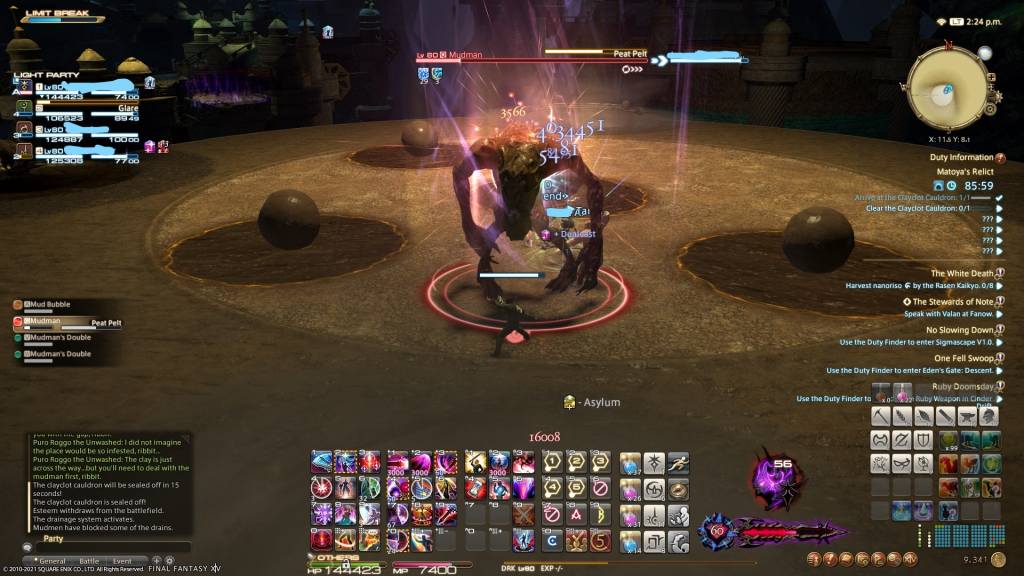Activate the sprint running-figure action
1024x576 pixels.
point(679,463)
